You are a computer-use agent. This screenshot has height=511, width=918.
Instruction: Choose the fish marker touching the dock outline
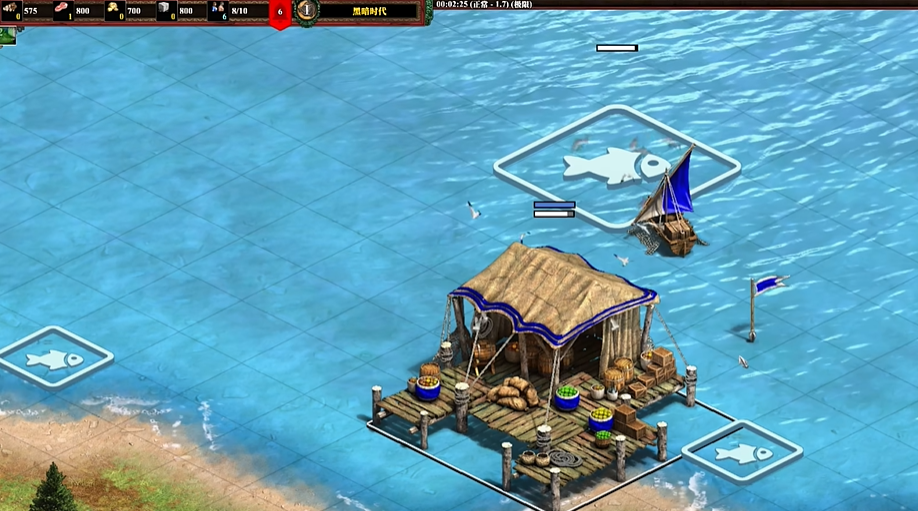pos(741,453)
